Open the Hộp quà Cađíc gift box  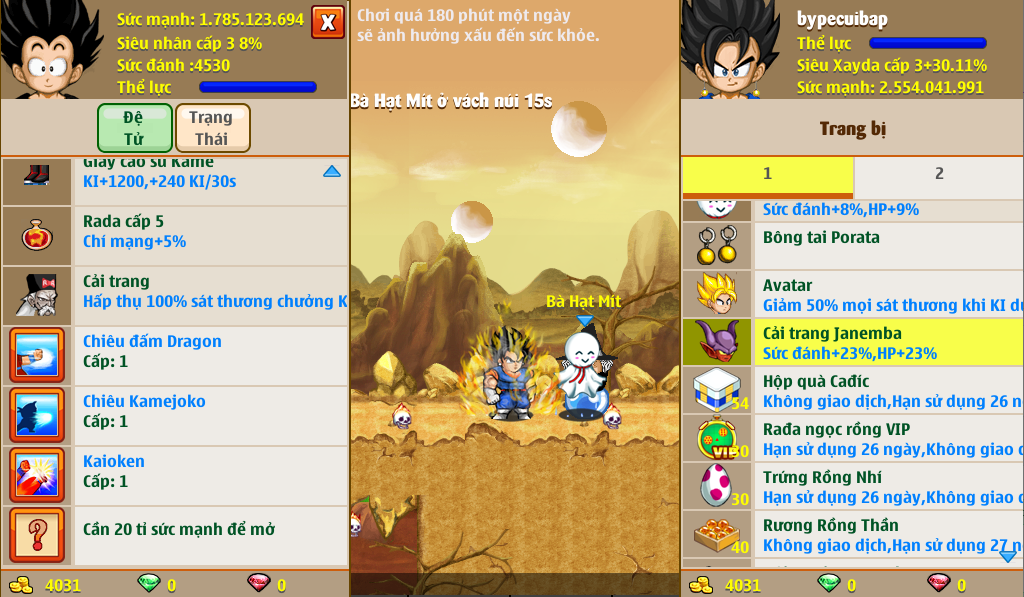coord(852,391)
